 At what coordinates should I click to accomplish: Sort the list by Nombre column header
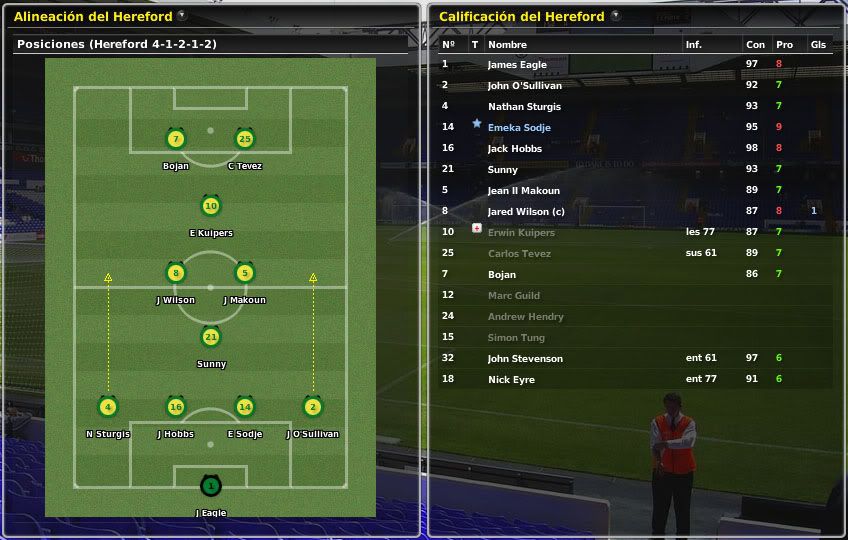(507, 44)
